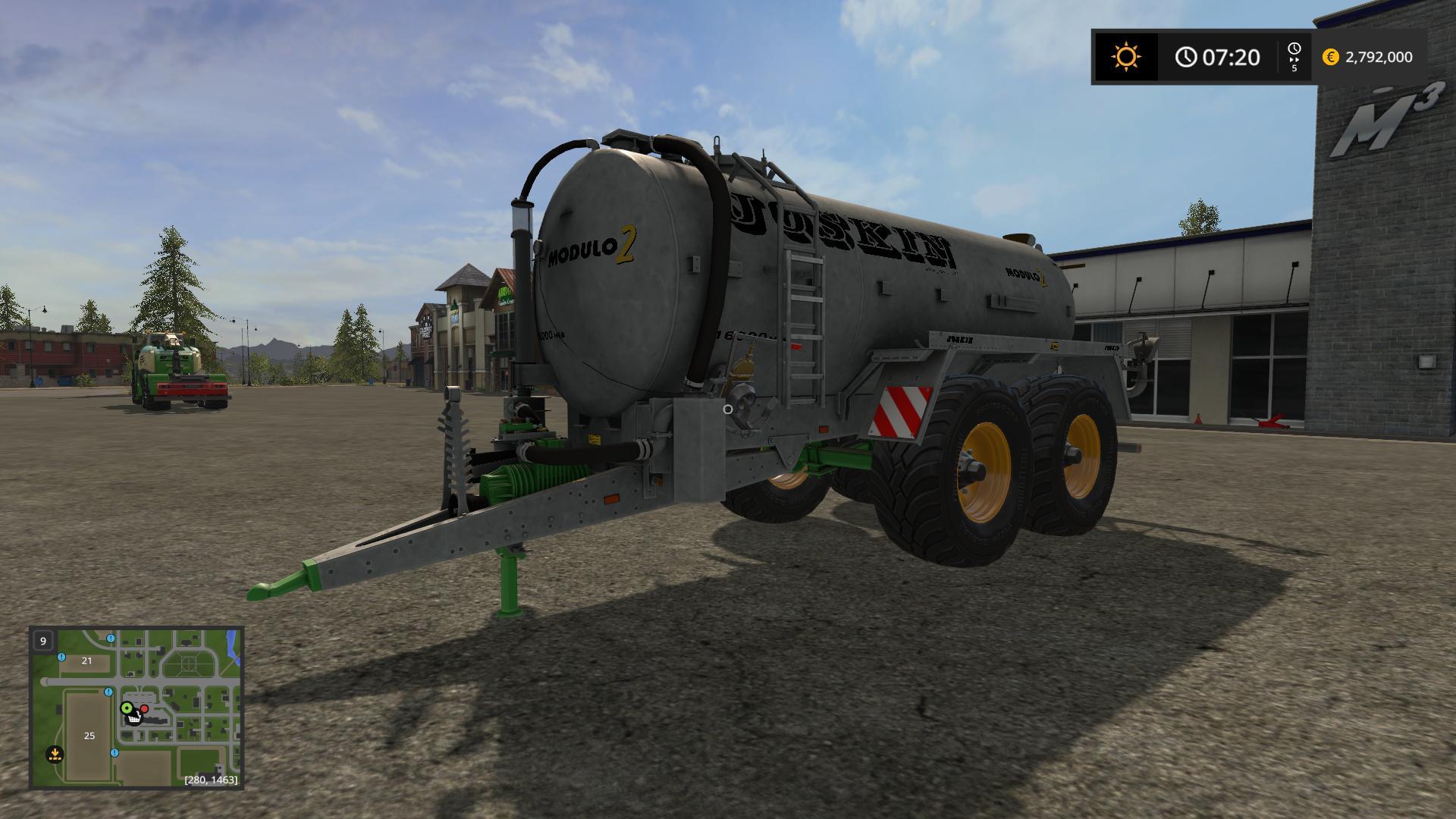
Task: Select the green player position marker
Action: click(127, 708)
